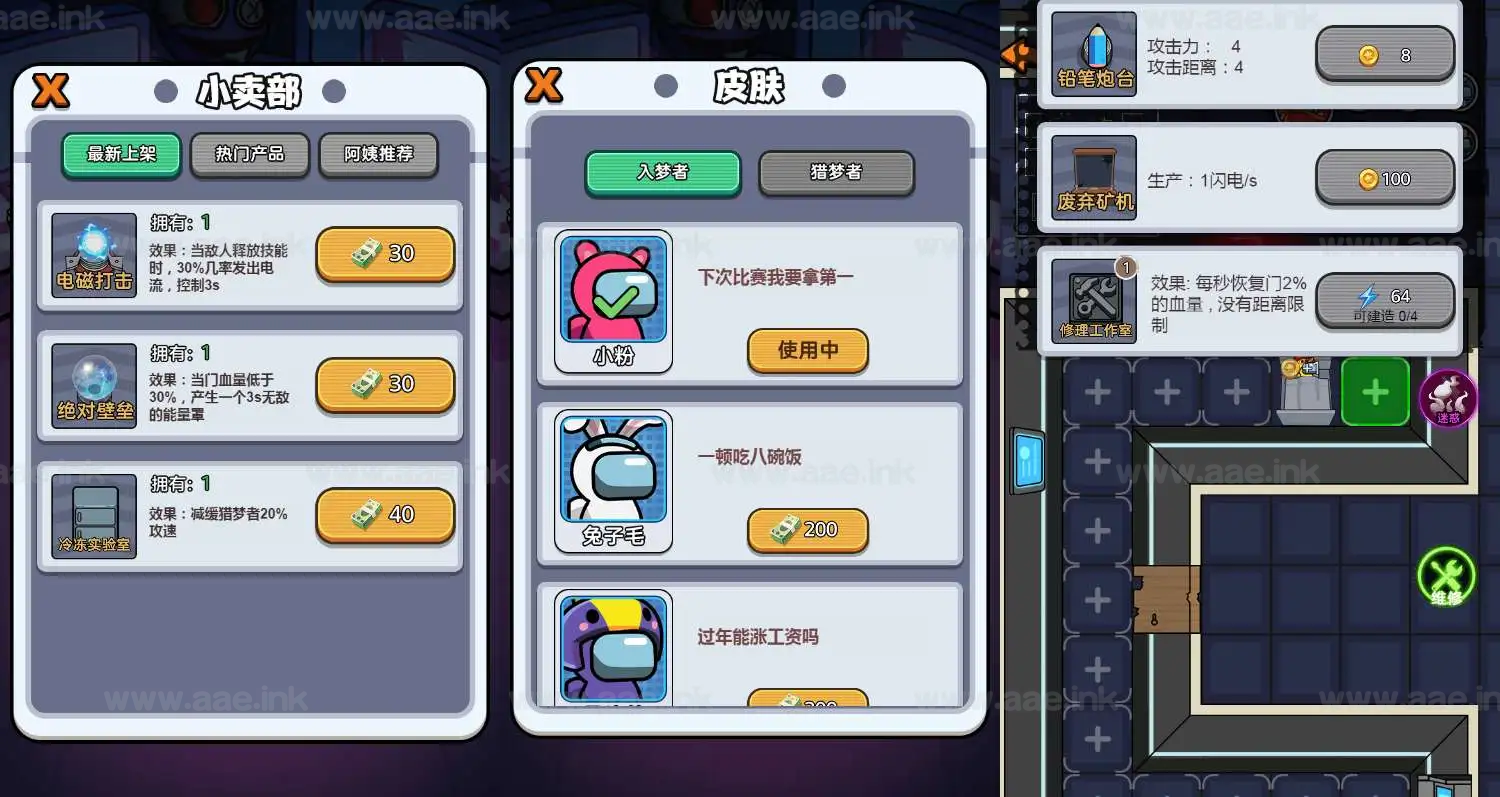The width and height of the screenshot is (1500, 797).
Task: Close the 小卖部 shop window
Action: (x=48, y=90)
